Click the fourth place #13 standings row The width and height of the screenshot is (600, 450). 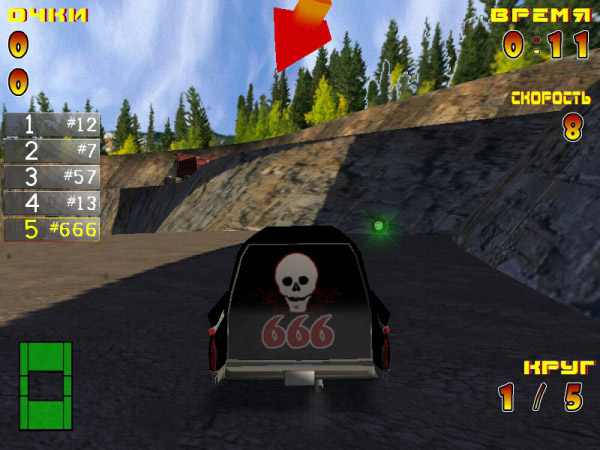pos(52,203)
